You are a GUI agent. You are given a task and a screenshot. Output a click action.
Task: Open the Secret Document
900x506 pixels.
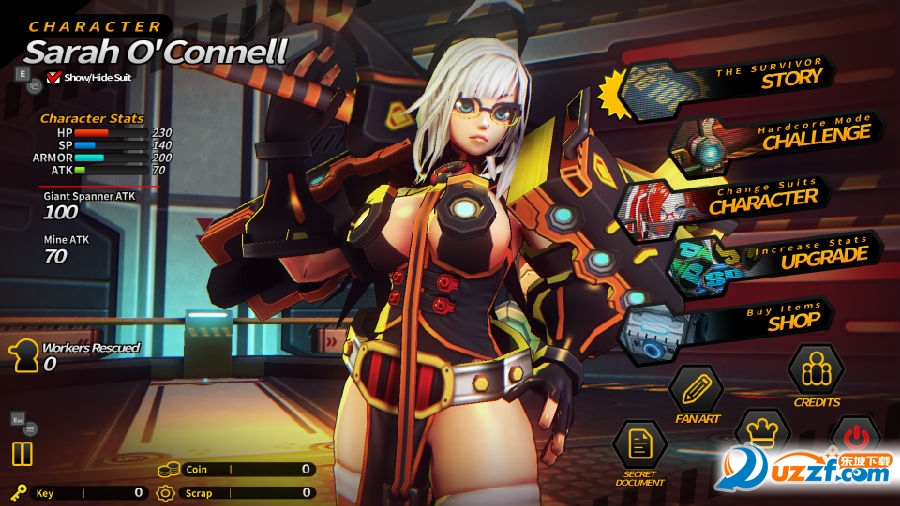639,446
